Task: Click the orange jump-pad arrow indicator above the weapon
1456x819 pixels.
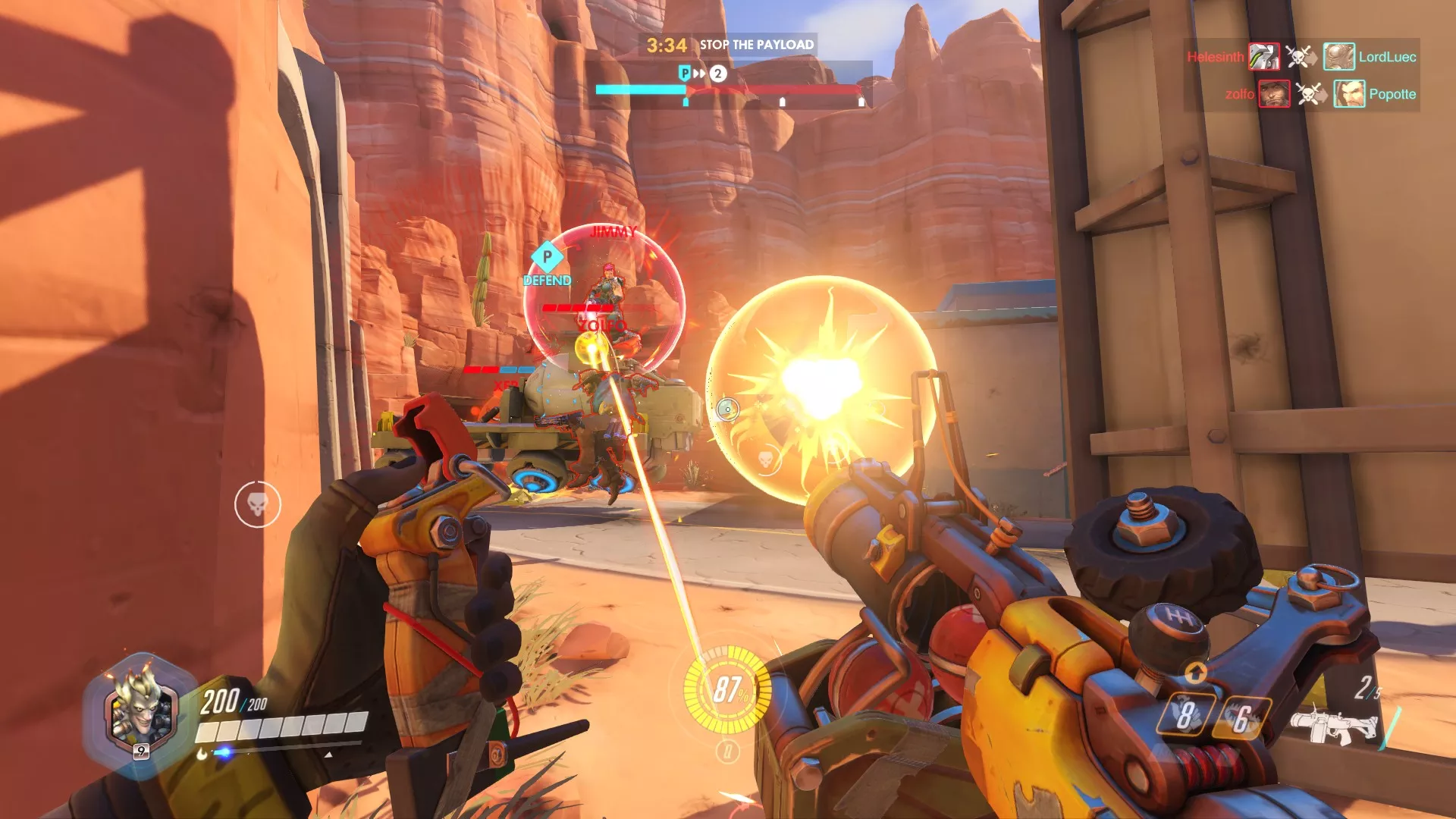Action: (x=1197, y=672)
